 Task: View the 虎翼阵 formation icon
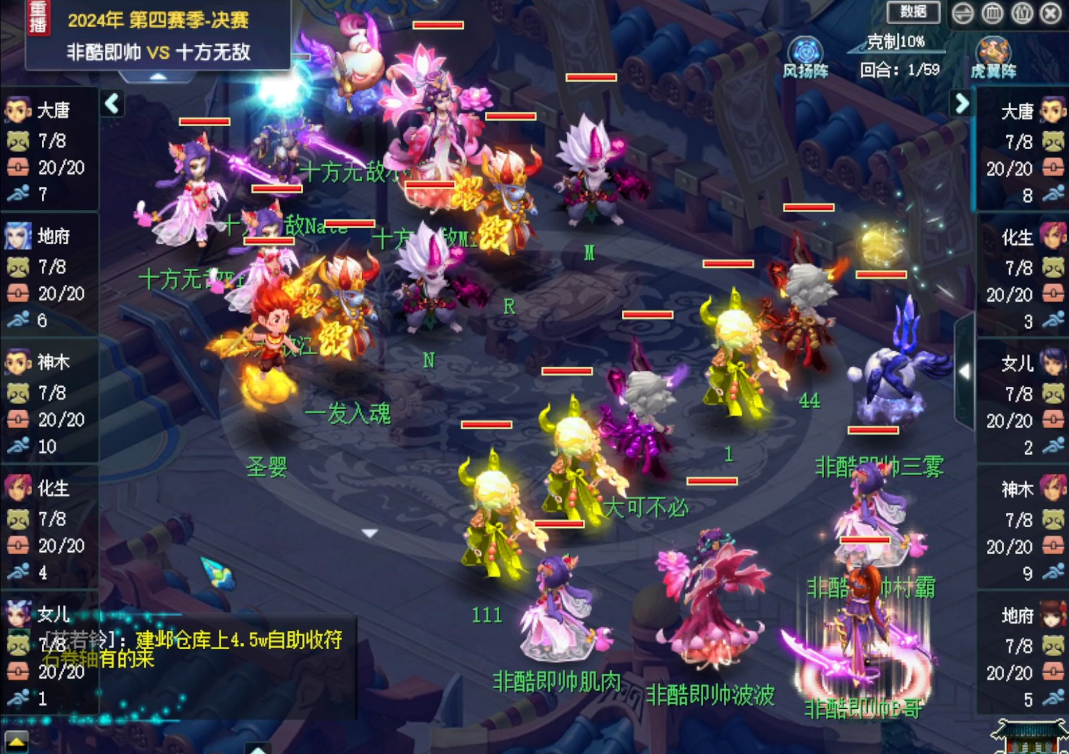tap(993, 52)
